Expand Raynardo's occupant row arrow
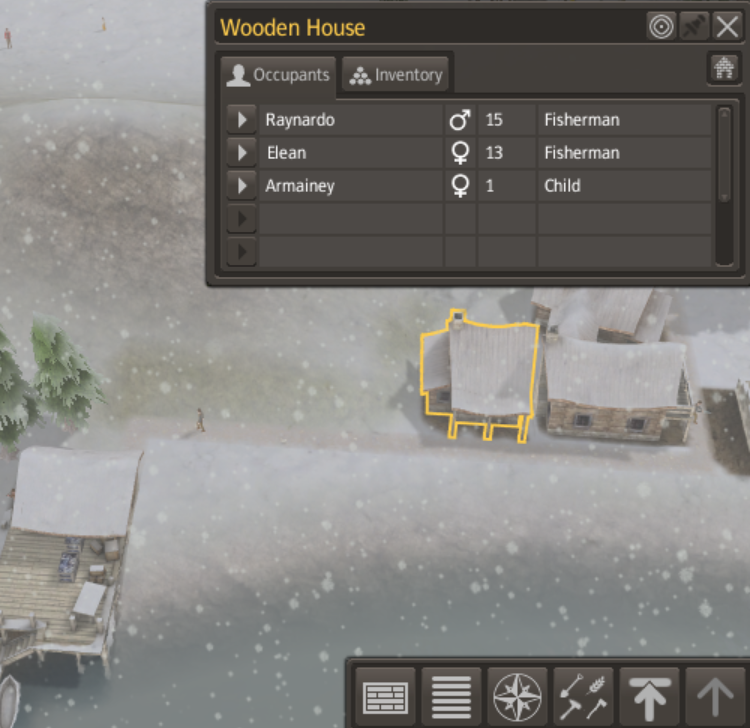The height and width of the screenshot is (728, 750). [241, 120]
